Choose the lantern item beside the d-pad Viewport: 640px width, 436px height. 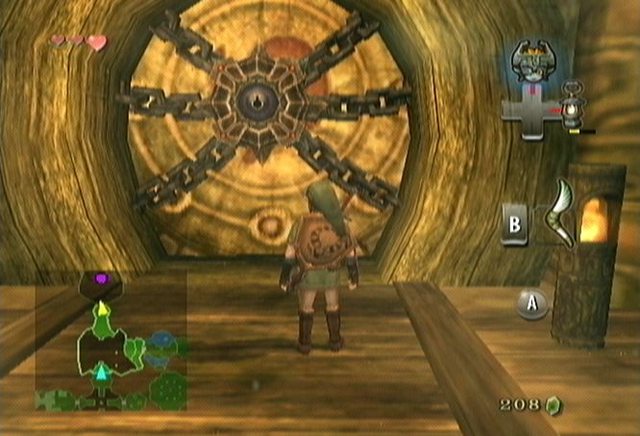[x=573, y=106]
